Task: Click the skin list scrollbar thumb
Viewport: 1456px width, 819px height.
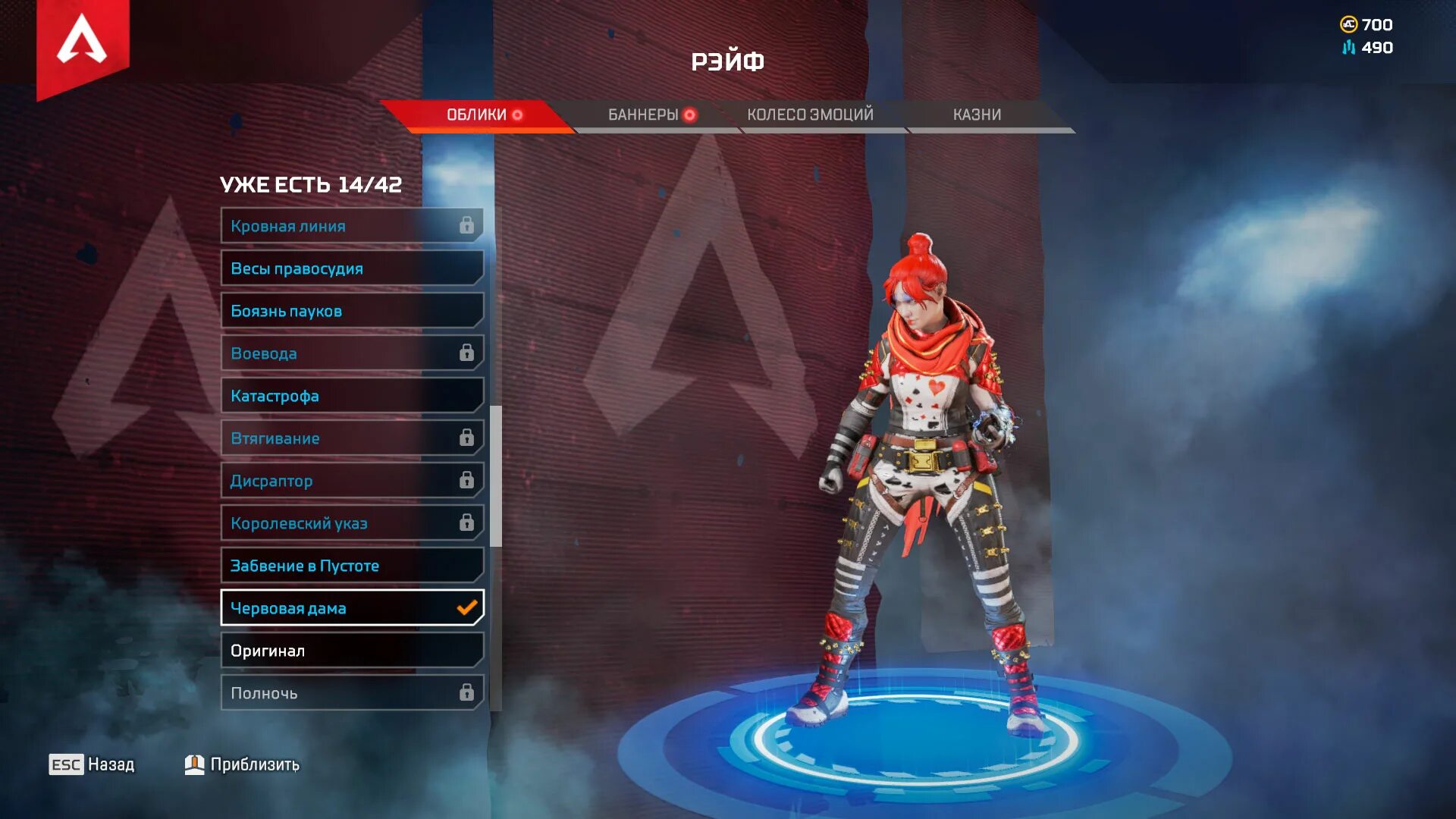Action: pos(496,476)
